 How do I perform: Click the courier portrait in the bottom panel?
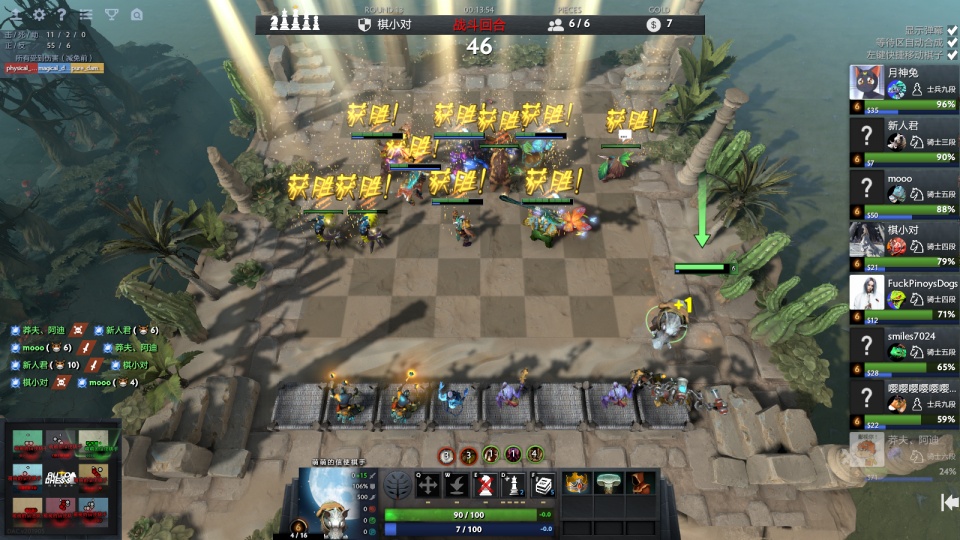330,500
